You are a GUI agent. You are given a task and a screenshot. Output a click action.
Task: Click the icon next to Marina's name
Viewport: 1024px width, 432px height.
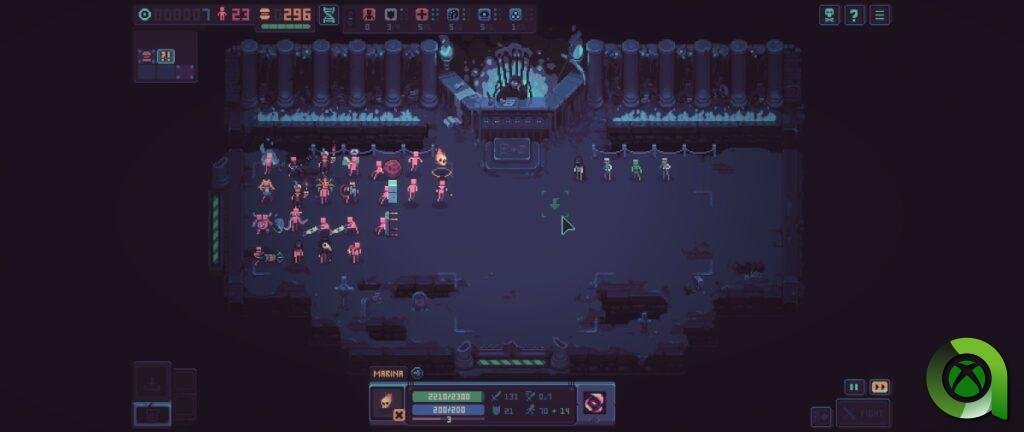point(417,373)
